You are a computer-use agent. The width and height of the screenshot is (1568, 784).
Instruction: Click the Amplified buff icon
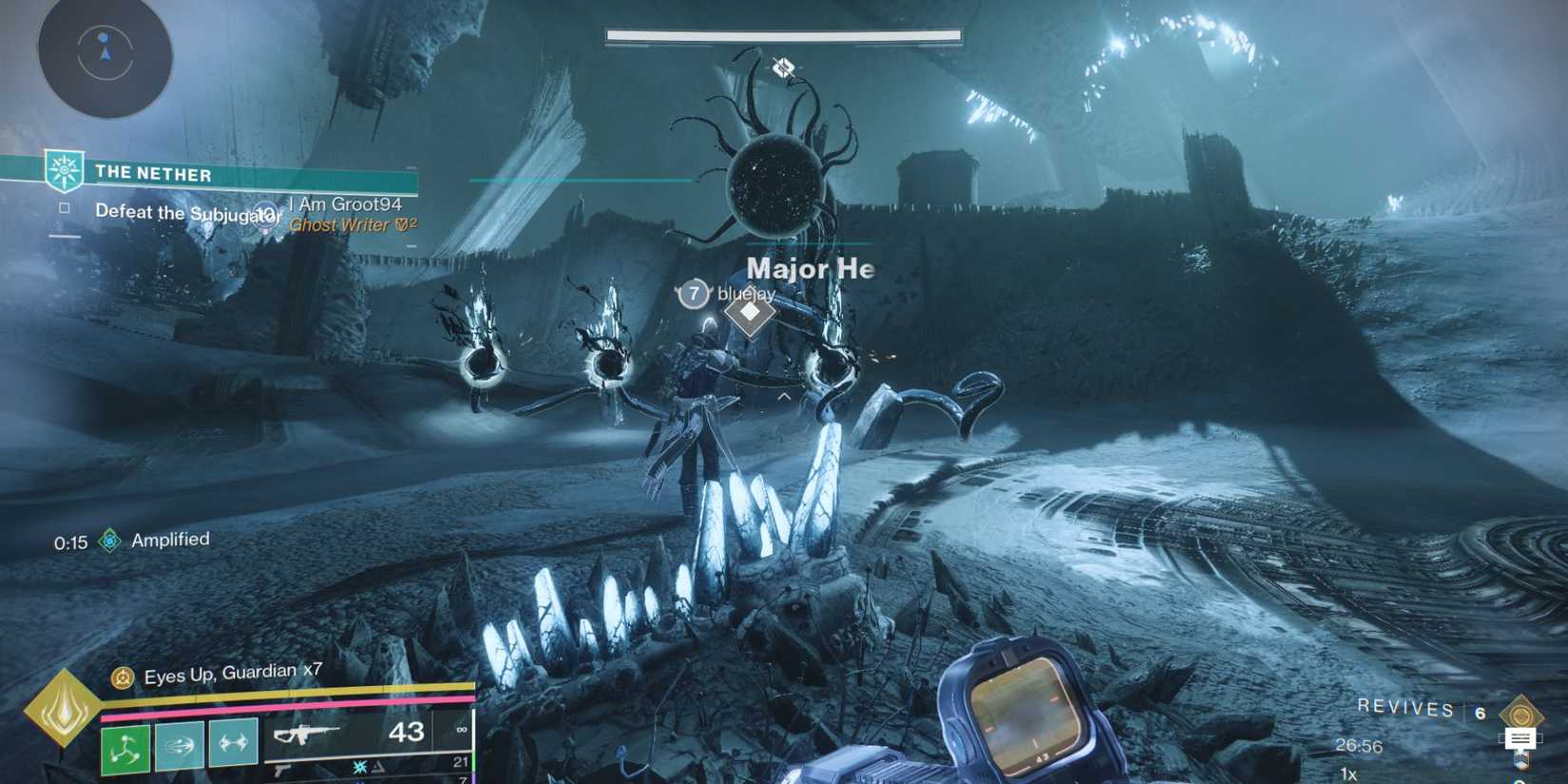coord(112,539)
